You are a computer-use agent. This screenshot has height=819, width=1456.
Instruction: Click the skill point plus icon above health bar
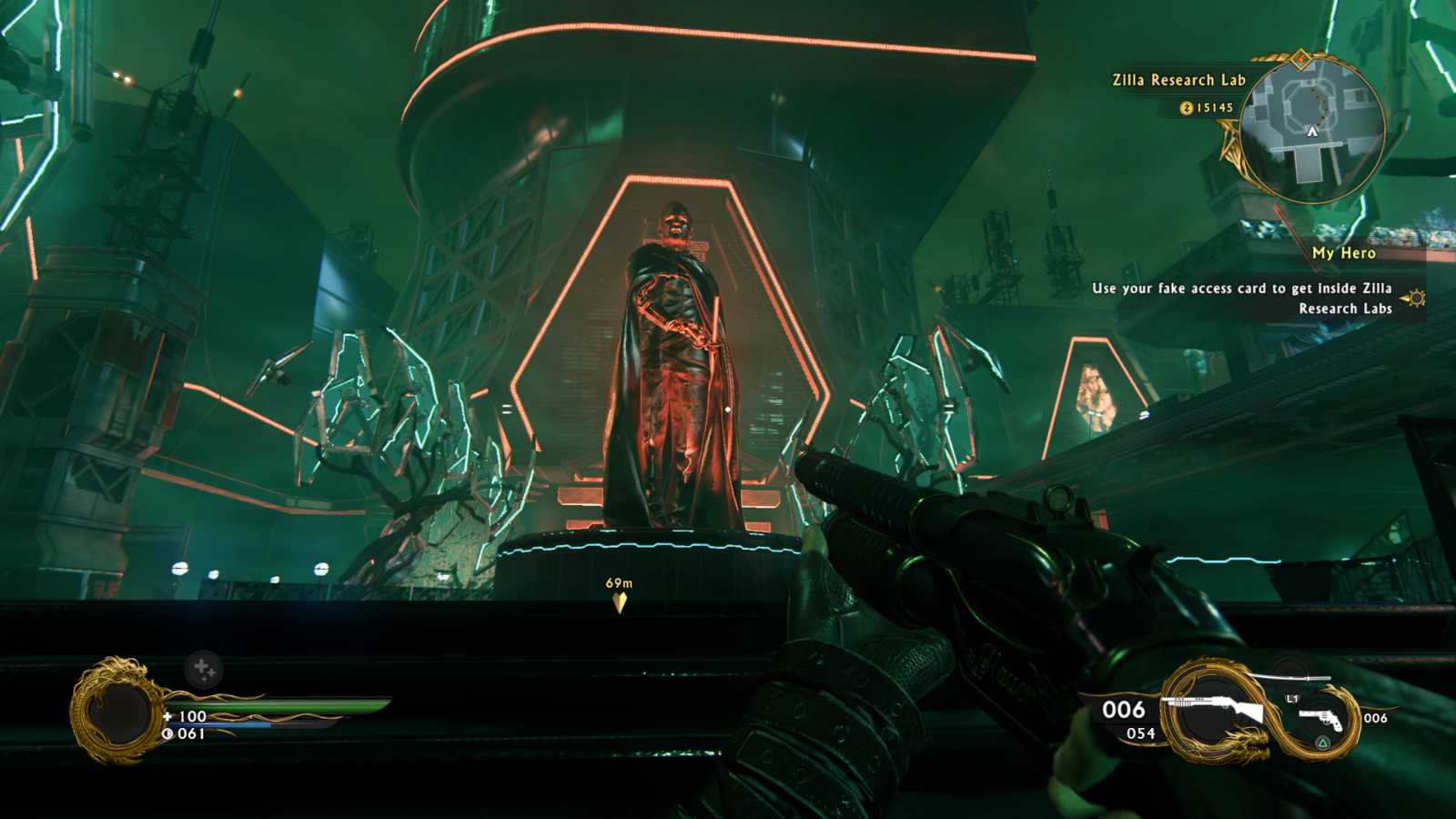202,668
